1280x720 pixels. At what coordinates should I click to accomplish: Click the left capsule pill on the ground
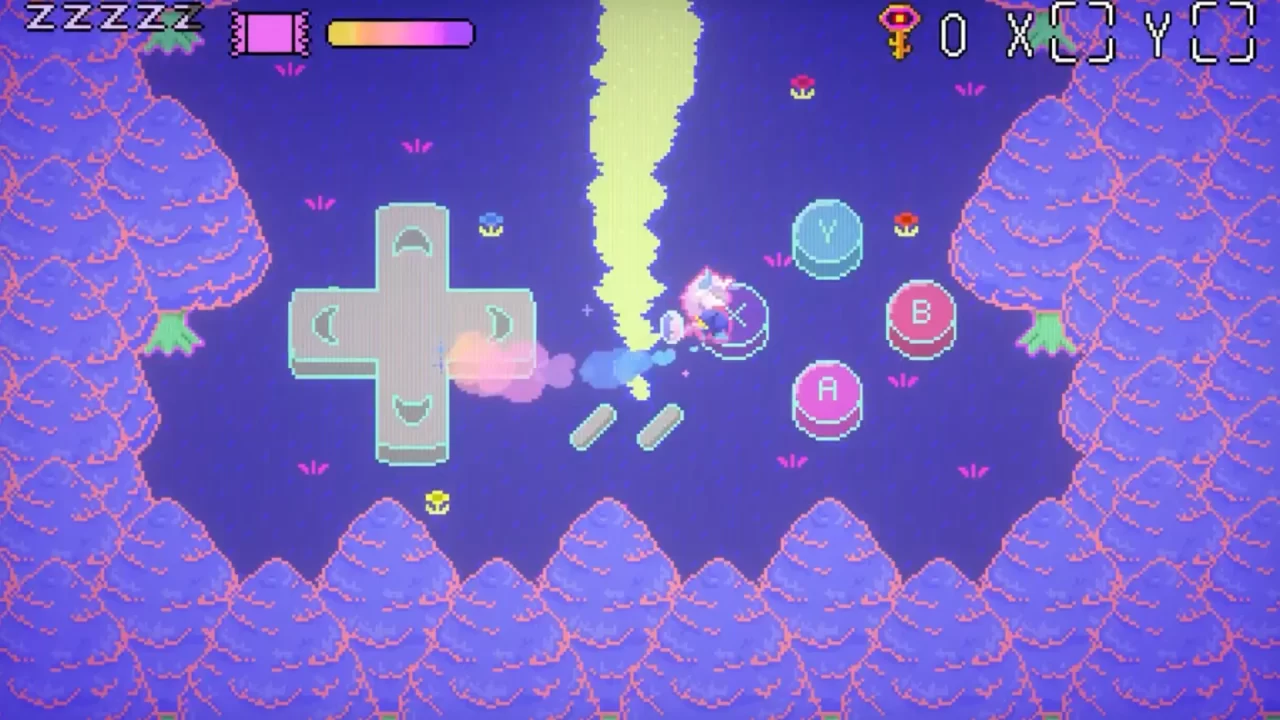click(x=594, y=425)
